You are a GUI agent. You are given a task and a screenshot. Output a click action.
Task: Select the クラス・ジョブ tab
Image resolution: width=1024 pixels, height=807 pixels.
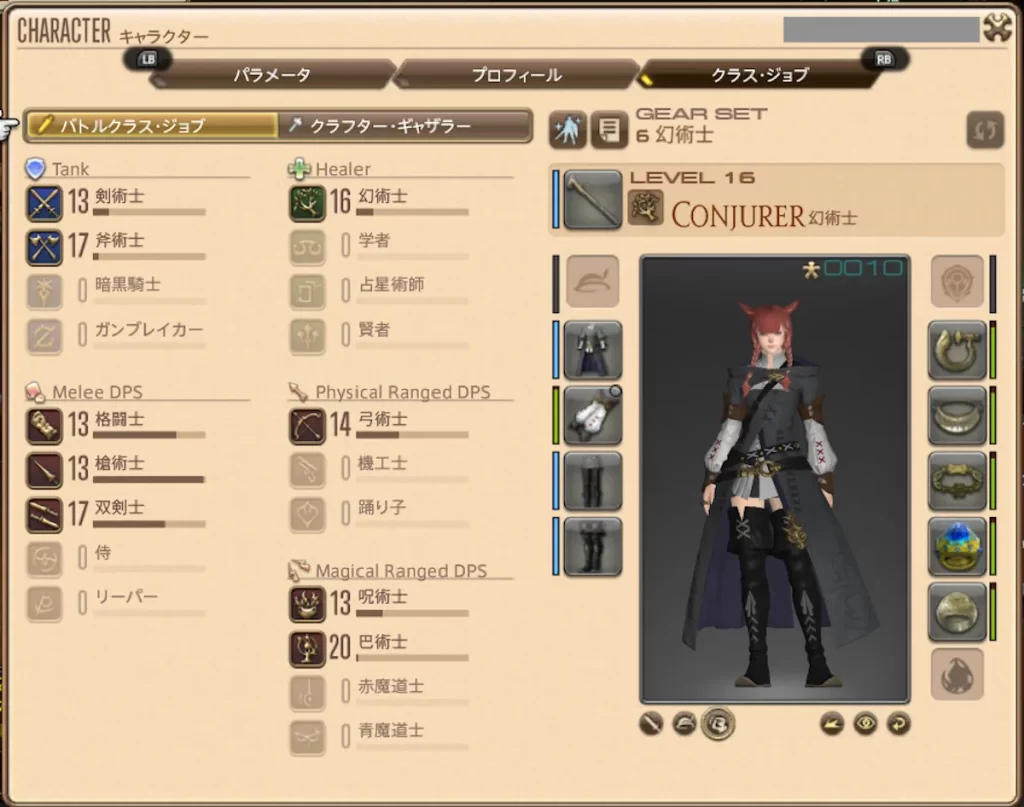pyautogui.click(x=760, y=75)
